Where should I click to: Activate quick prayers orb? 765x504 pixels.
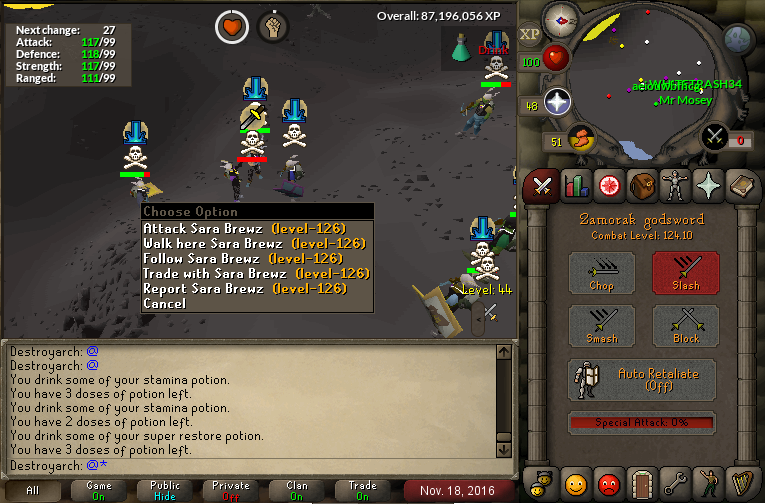point(556,102)
